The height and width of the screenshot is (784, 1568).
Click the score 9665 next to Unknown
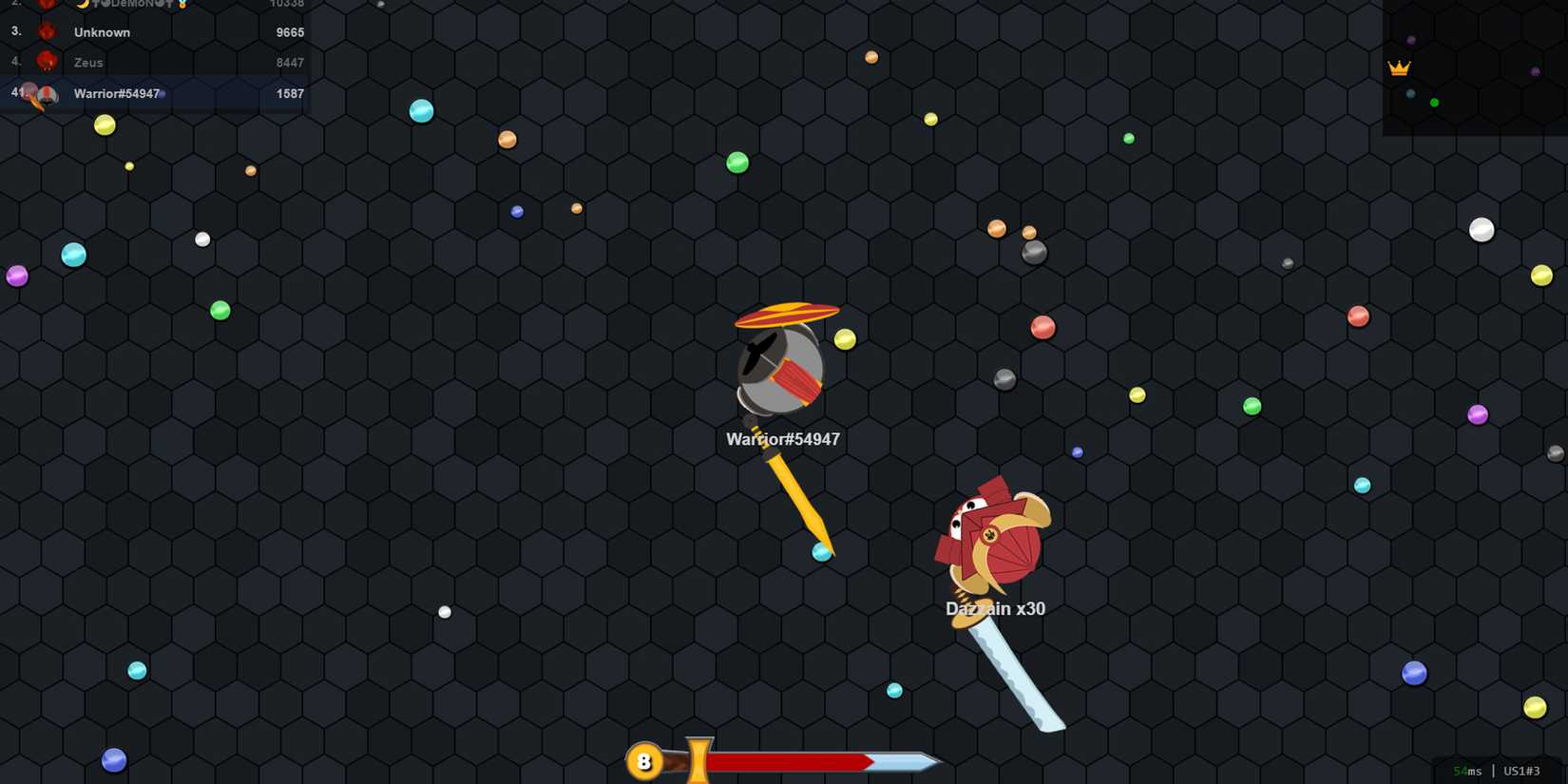[x=291, y=31]
